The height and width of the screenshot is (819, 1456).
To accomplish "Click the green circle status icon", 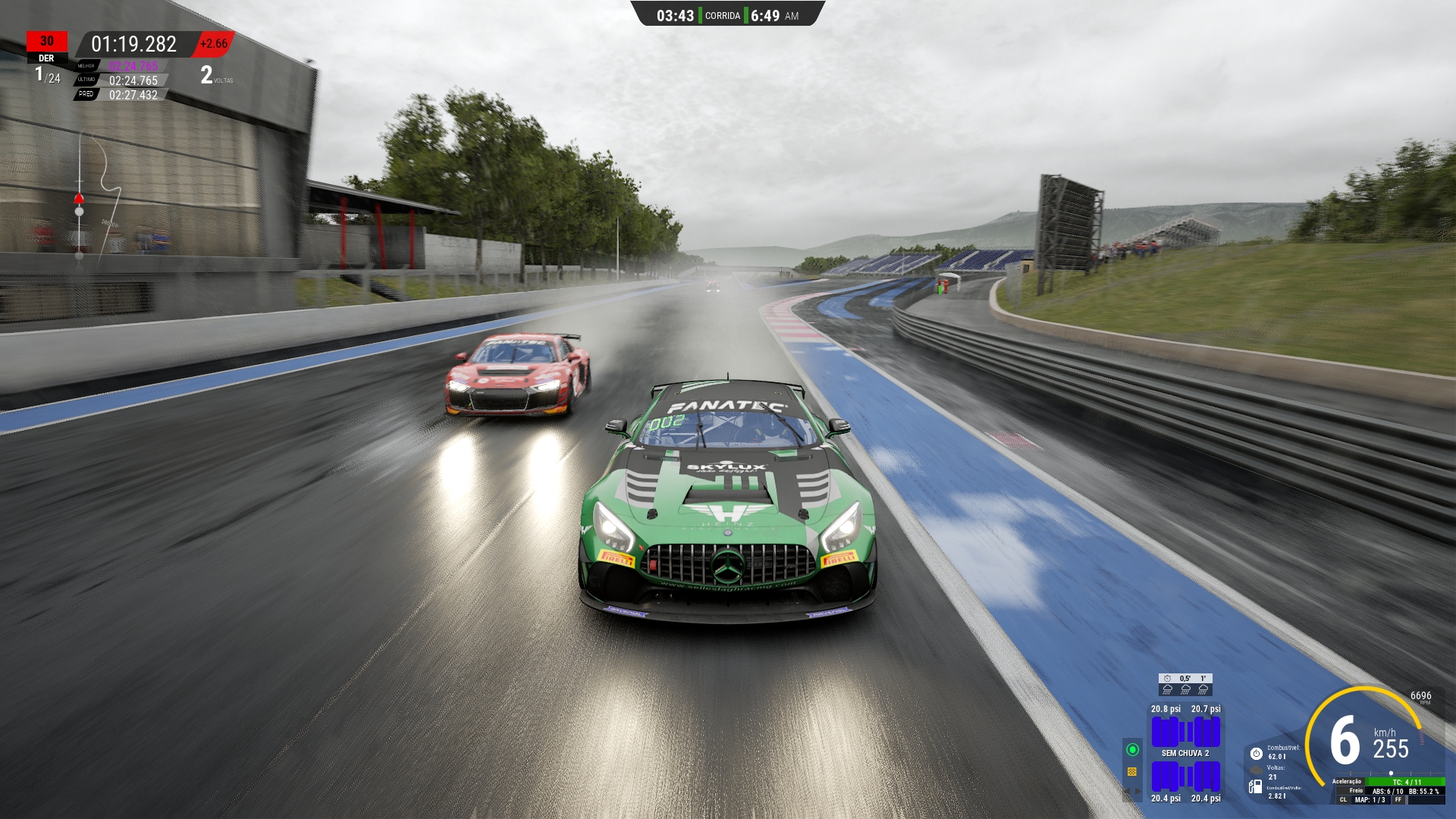I will pyautogui.click(x=1132, y=749).
